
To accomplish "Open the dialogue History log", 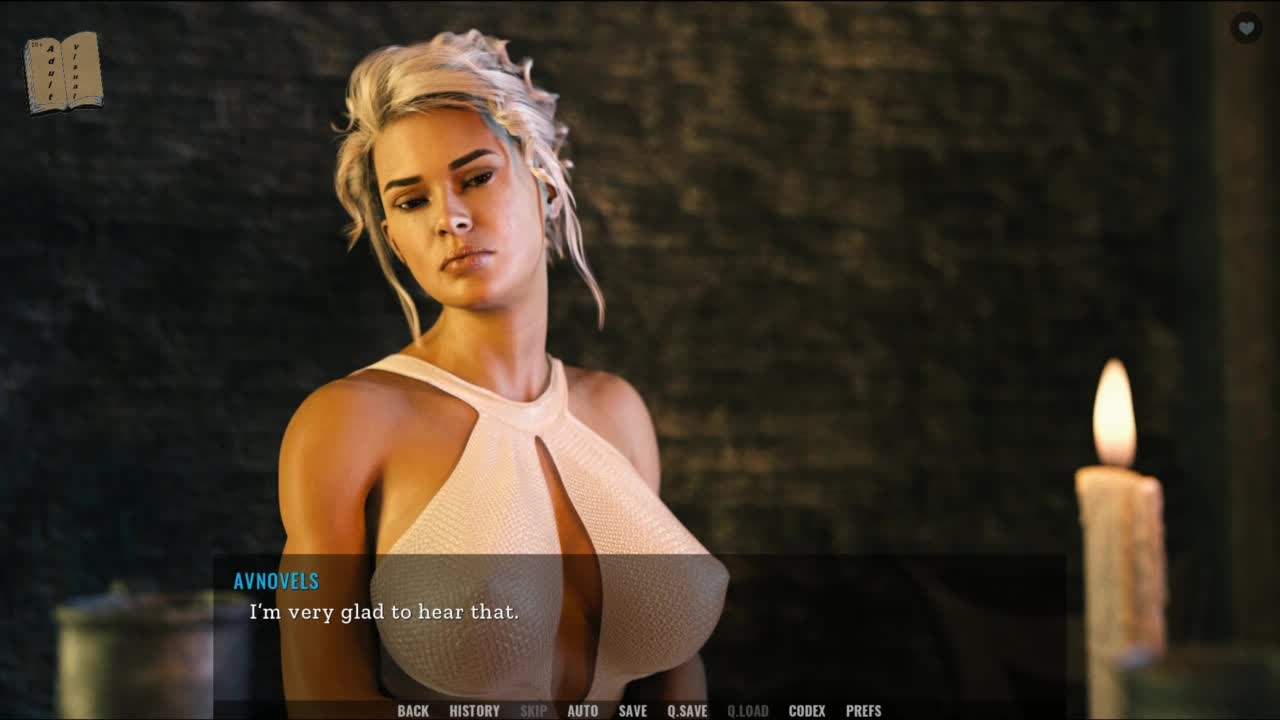I will (x=474, y=711).
